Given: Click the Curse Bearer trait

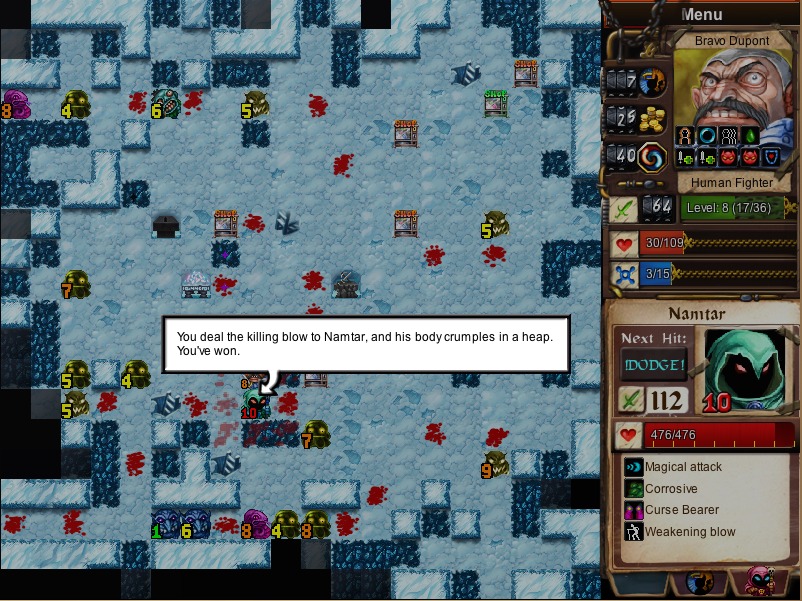Looking at the screenshot, I should [x=681, y=510].
